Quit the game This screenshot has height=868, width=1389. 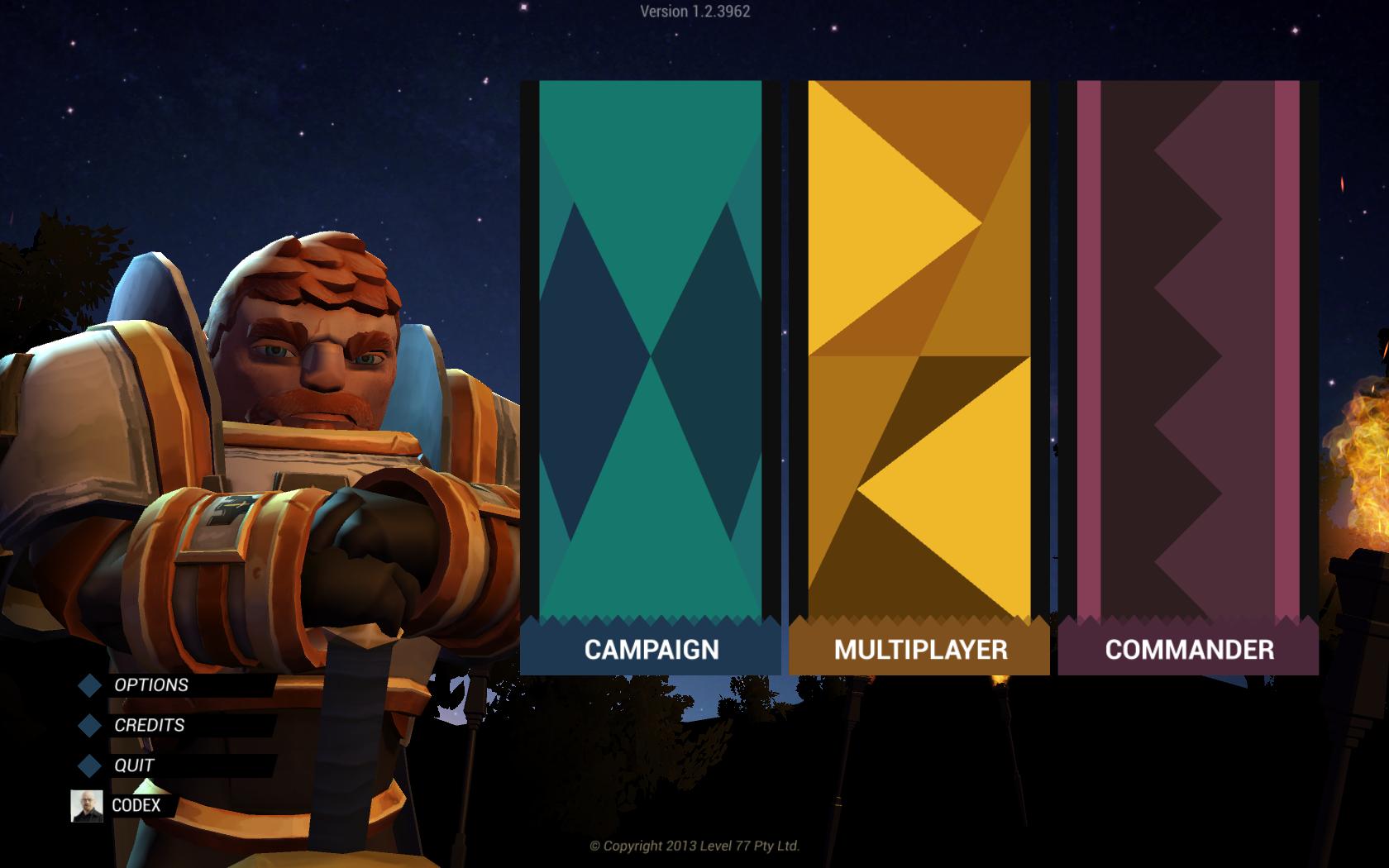click(x=134, y=765)
